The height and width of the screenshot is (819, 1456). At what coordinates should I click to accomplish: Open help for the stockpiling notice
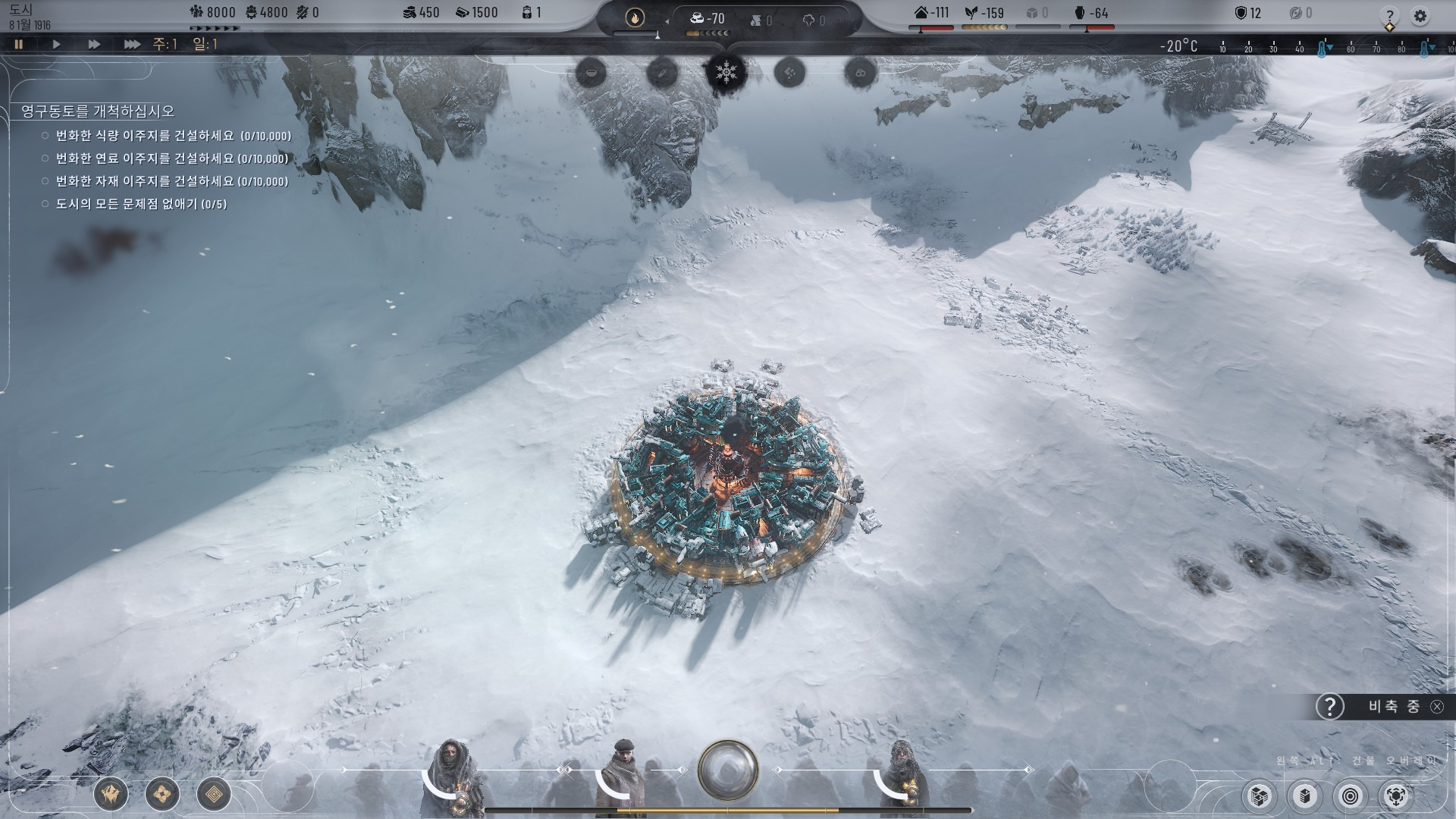(1329, 707)
